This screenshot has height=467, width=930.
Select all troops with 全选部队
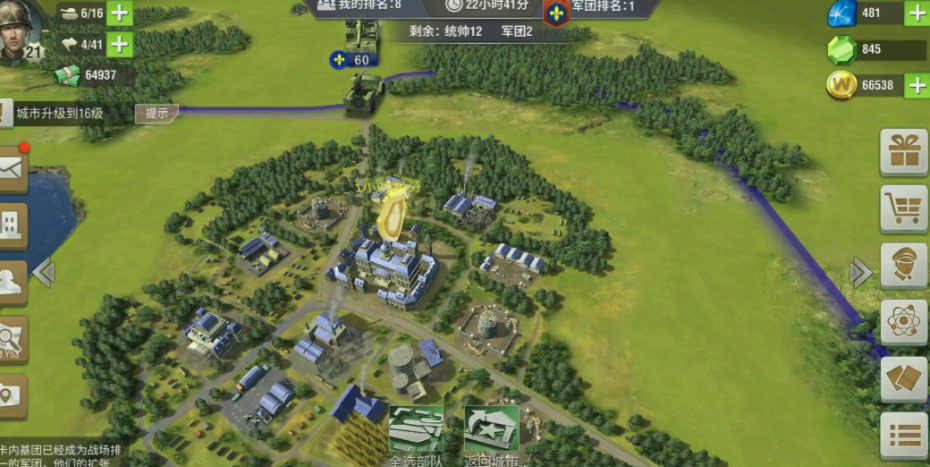(416, 436)
